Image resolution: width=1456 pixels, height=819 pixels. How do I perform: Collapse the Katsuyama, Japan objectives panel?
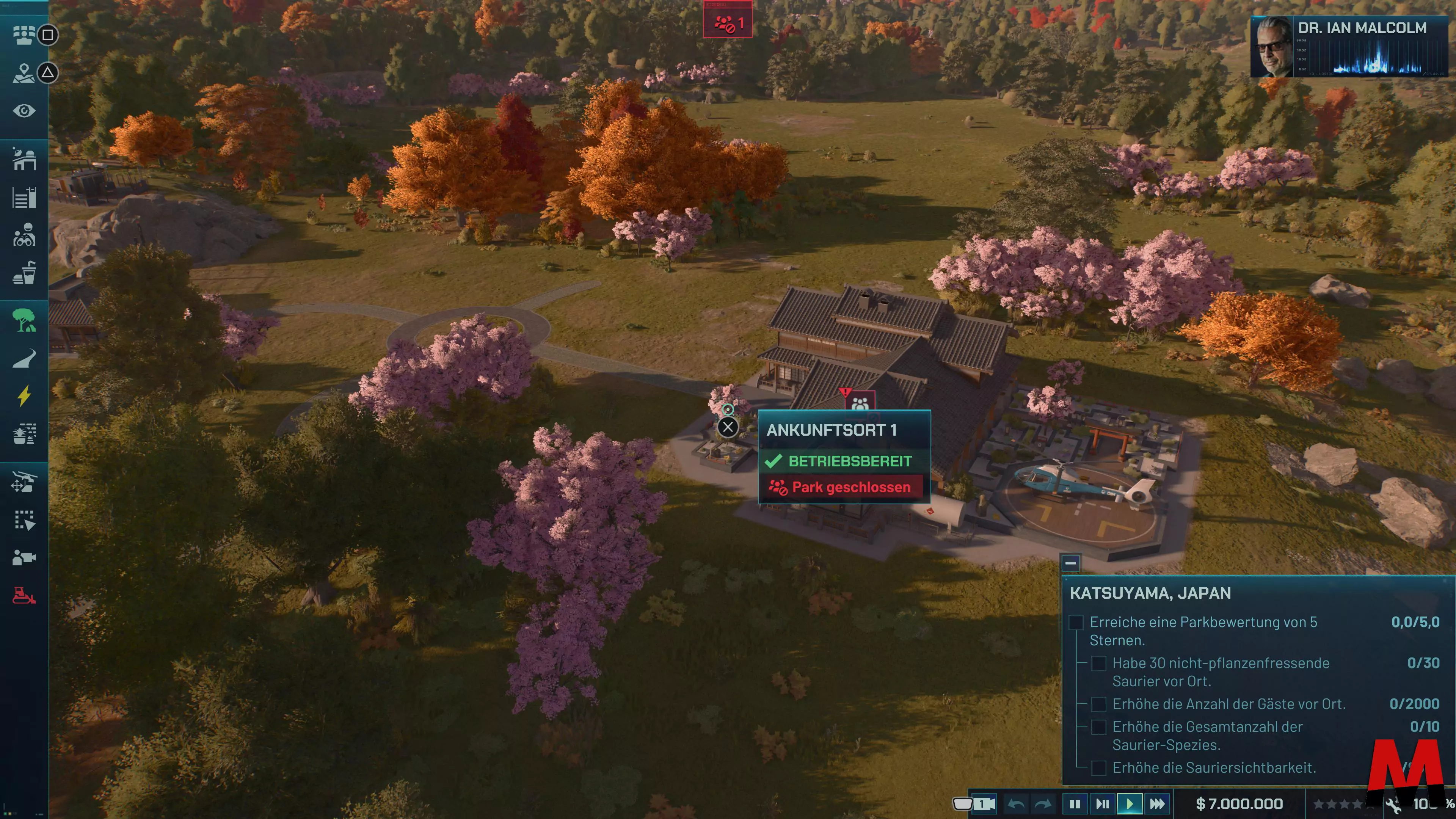point(1070,563)
